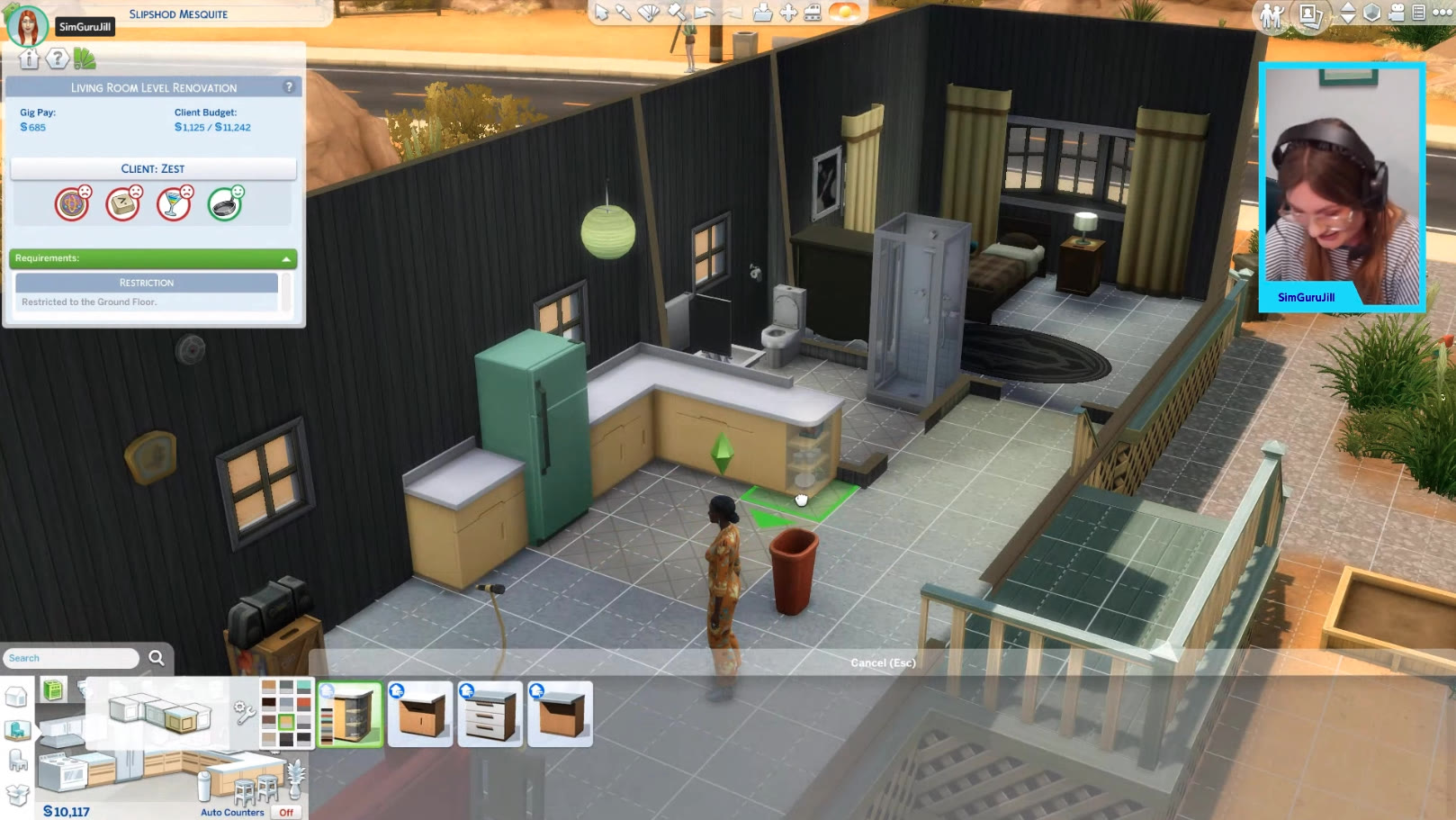Undo the last build action
The image size is (1456, 820).
[x=704, y=13]
